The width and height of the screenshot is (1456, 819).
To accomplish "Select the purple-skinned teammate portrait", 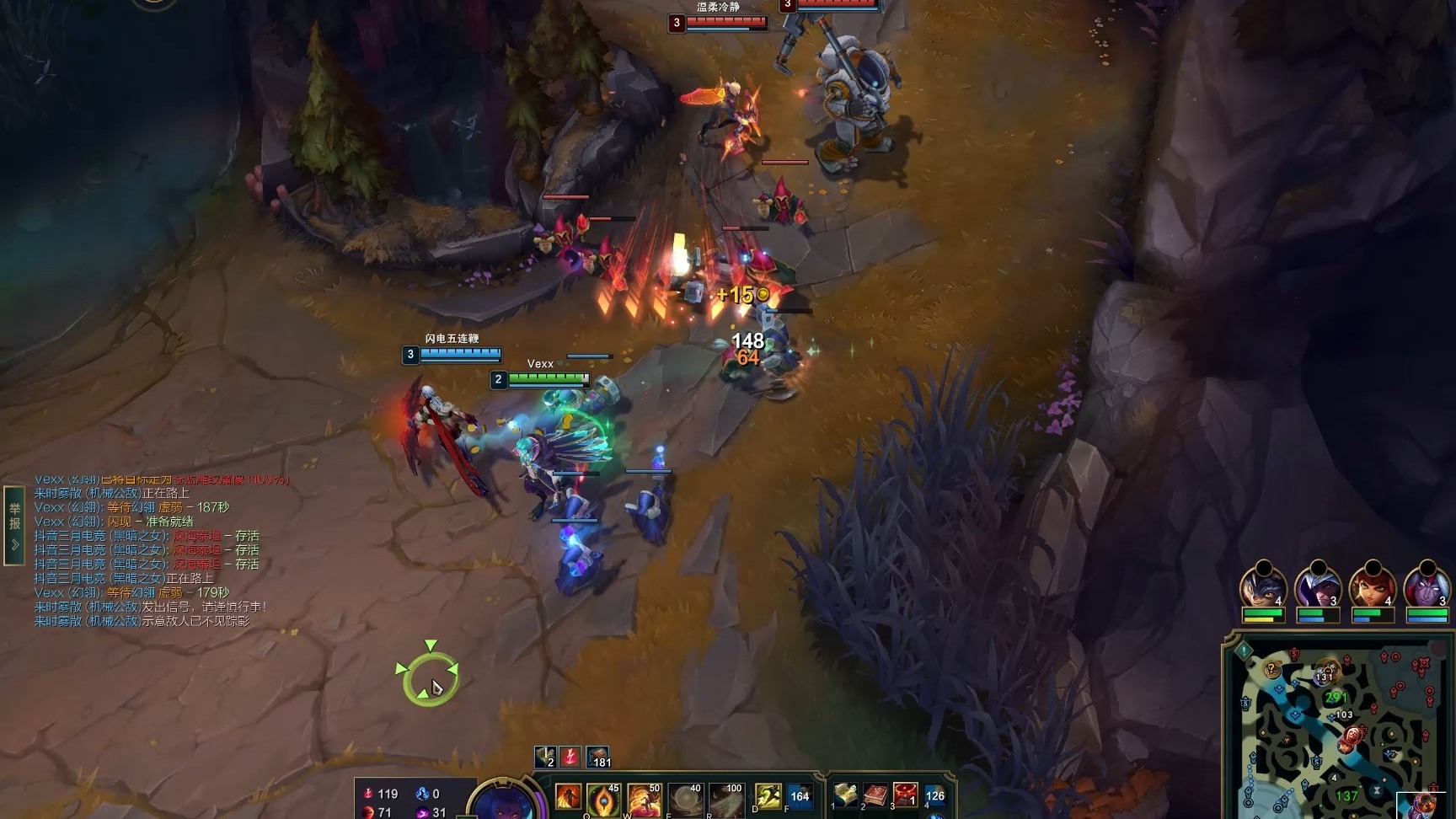I will (x=1427, y=585).
